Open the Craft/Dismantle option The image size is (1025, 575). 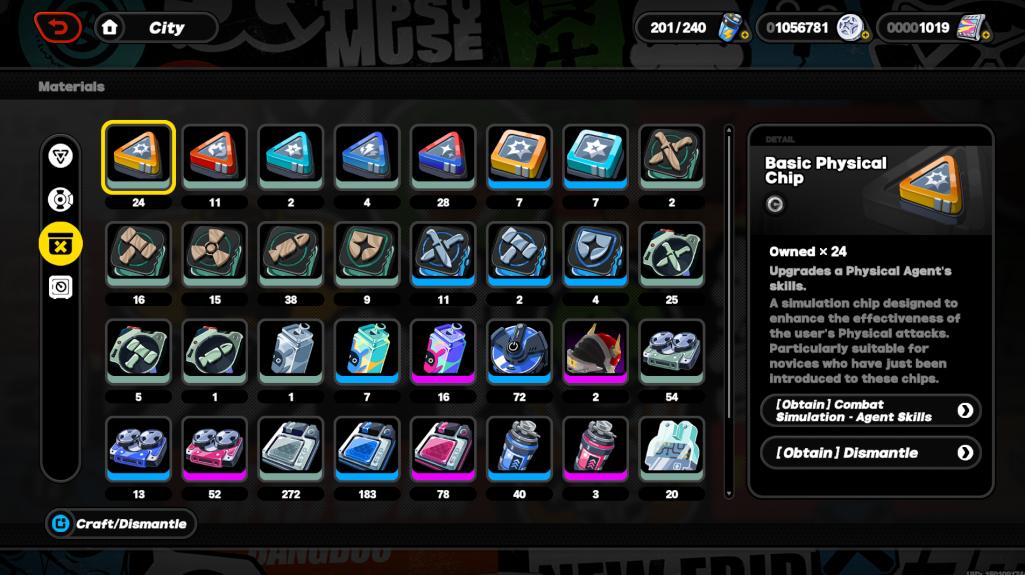(120, 524)
